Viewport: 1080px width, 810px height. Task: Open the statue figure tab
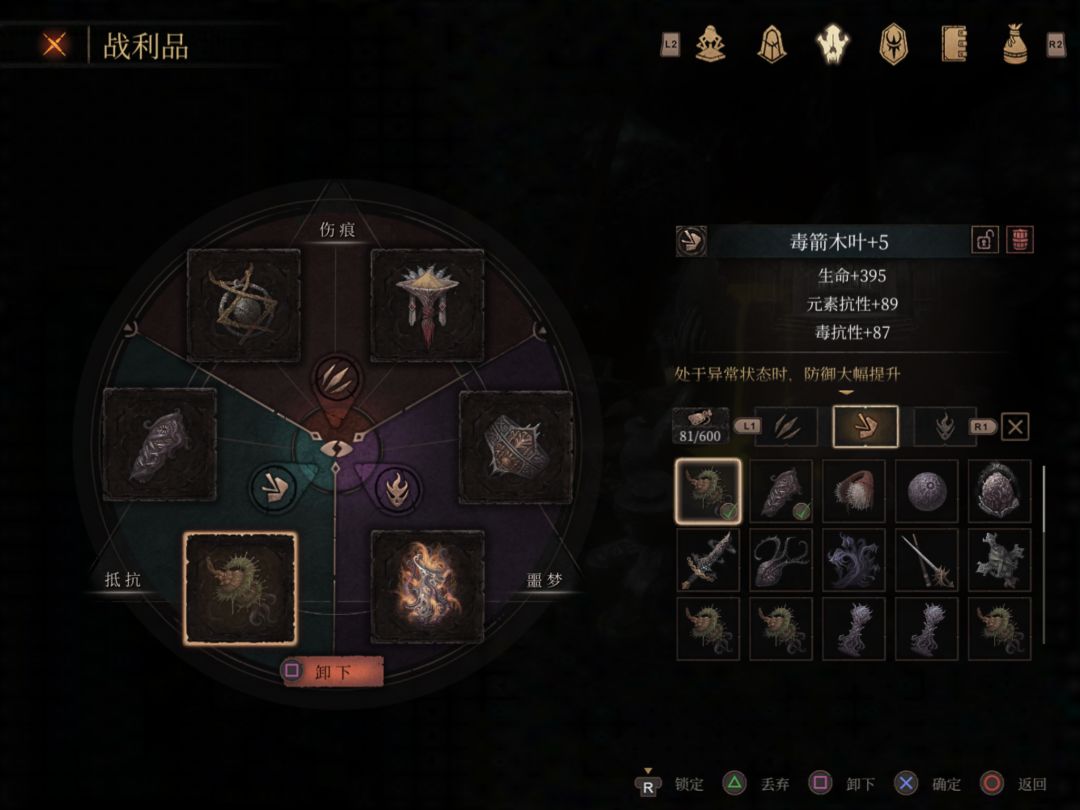click(710, 44)
